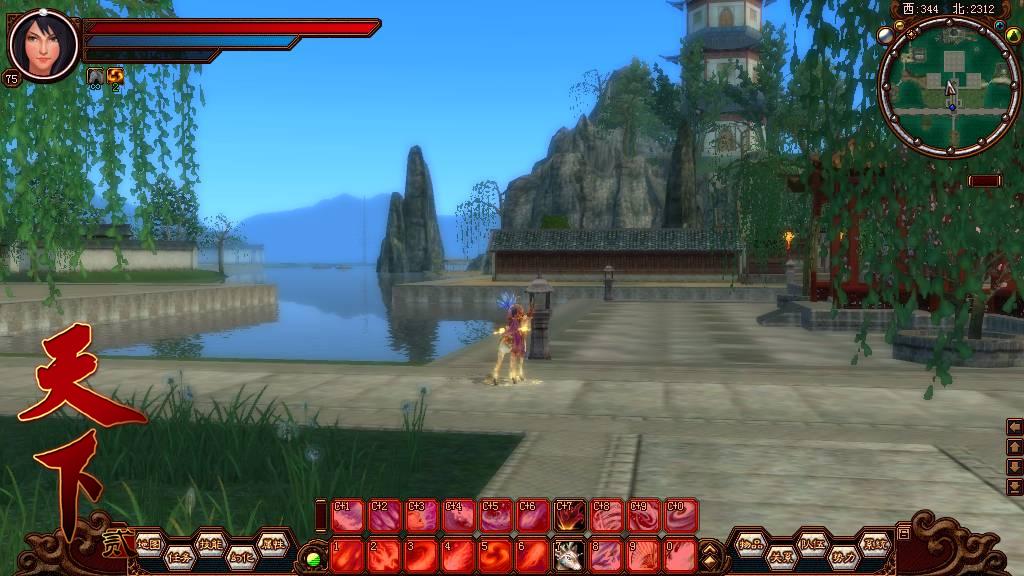Use the skill in slot C+1
This screenshot has width=1024, height=576.
click(347, 515)
